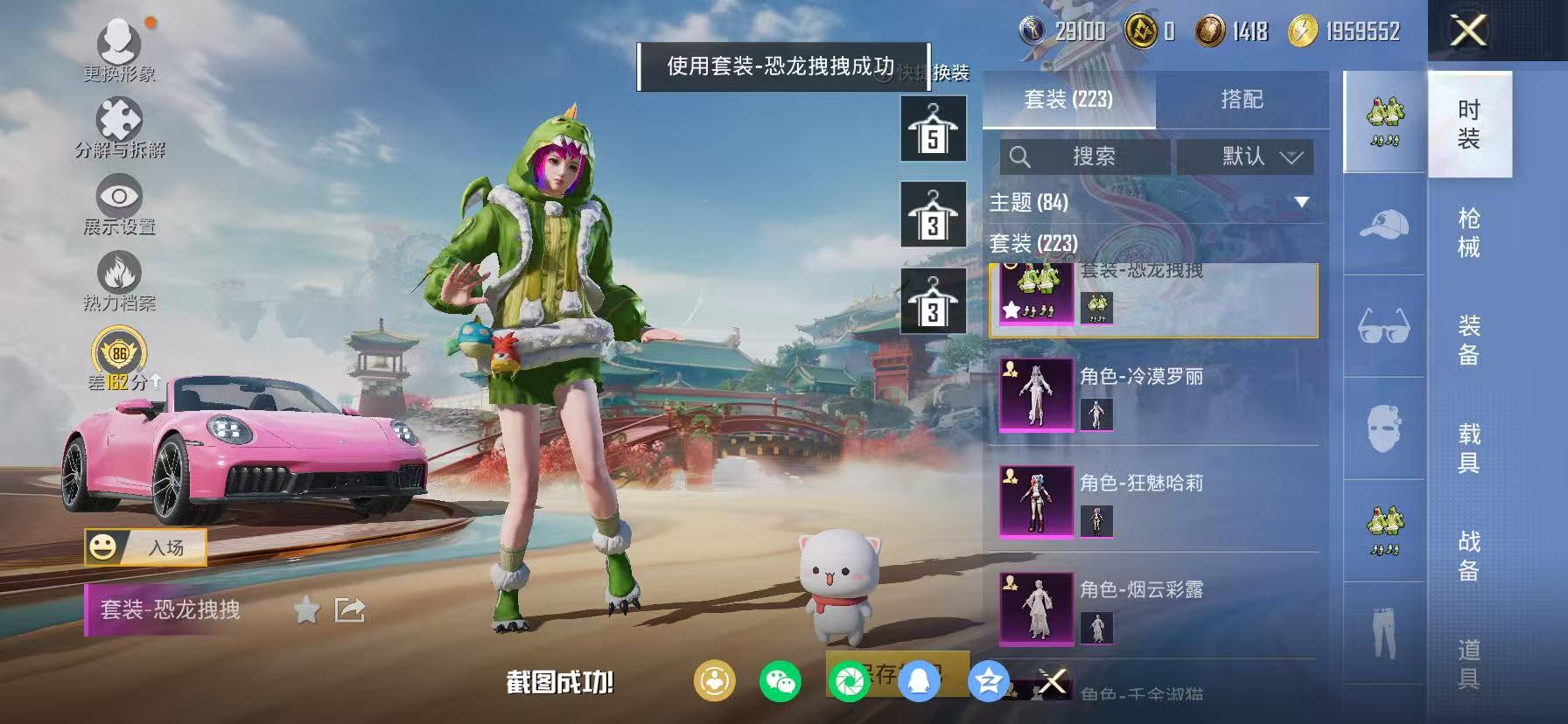Share via the QQ icon
This screenshot has width=1568, height=724.
(x=920, y=682)
